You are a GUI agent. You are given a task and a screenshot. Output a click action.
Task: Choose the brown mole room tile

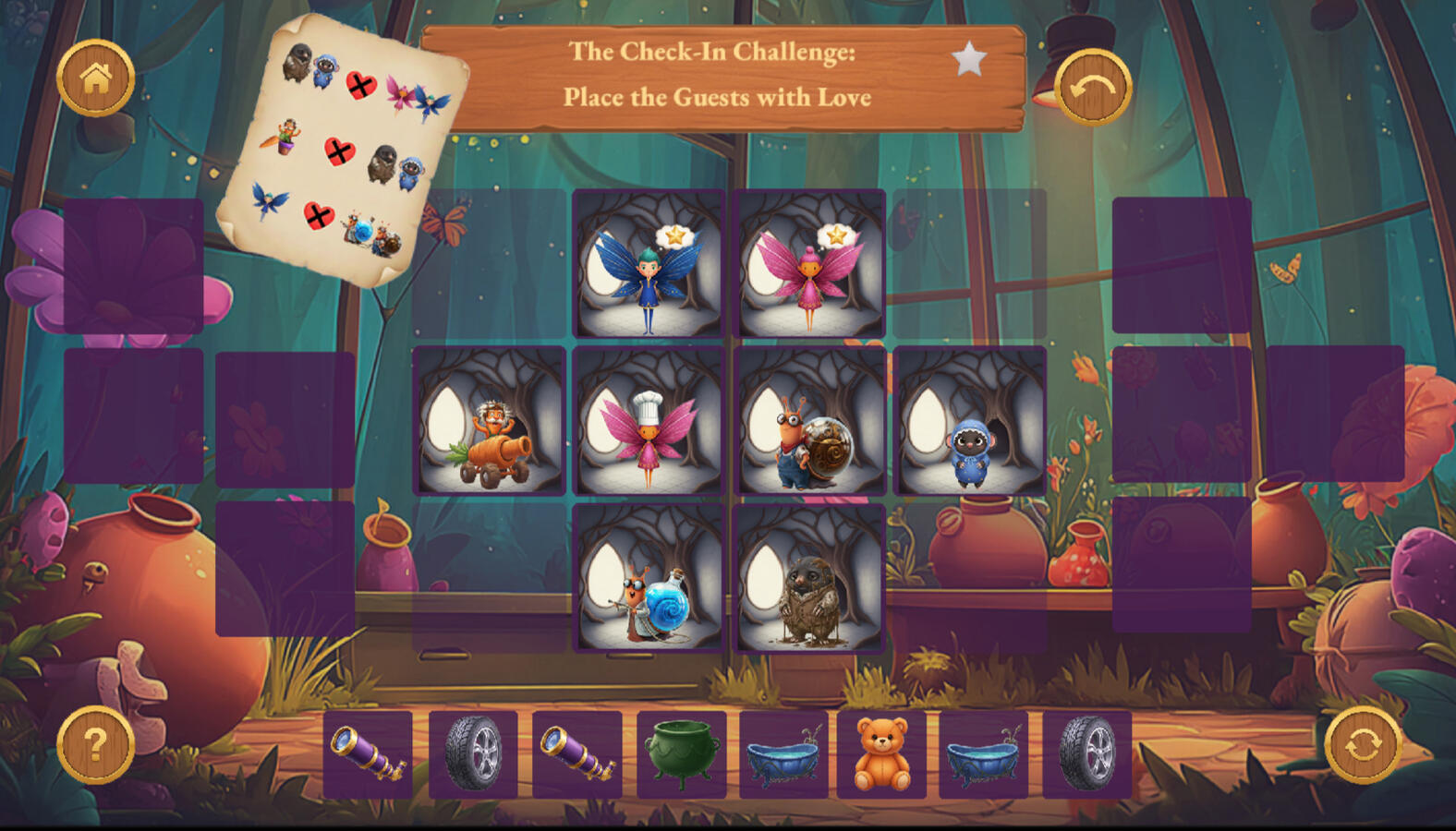809,578
